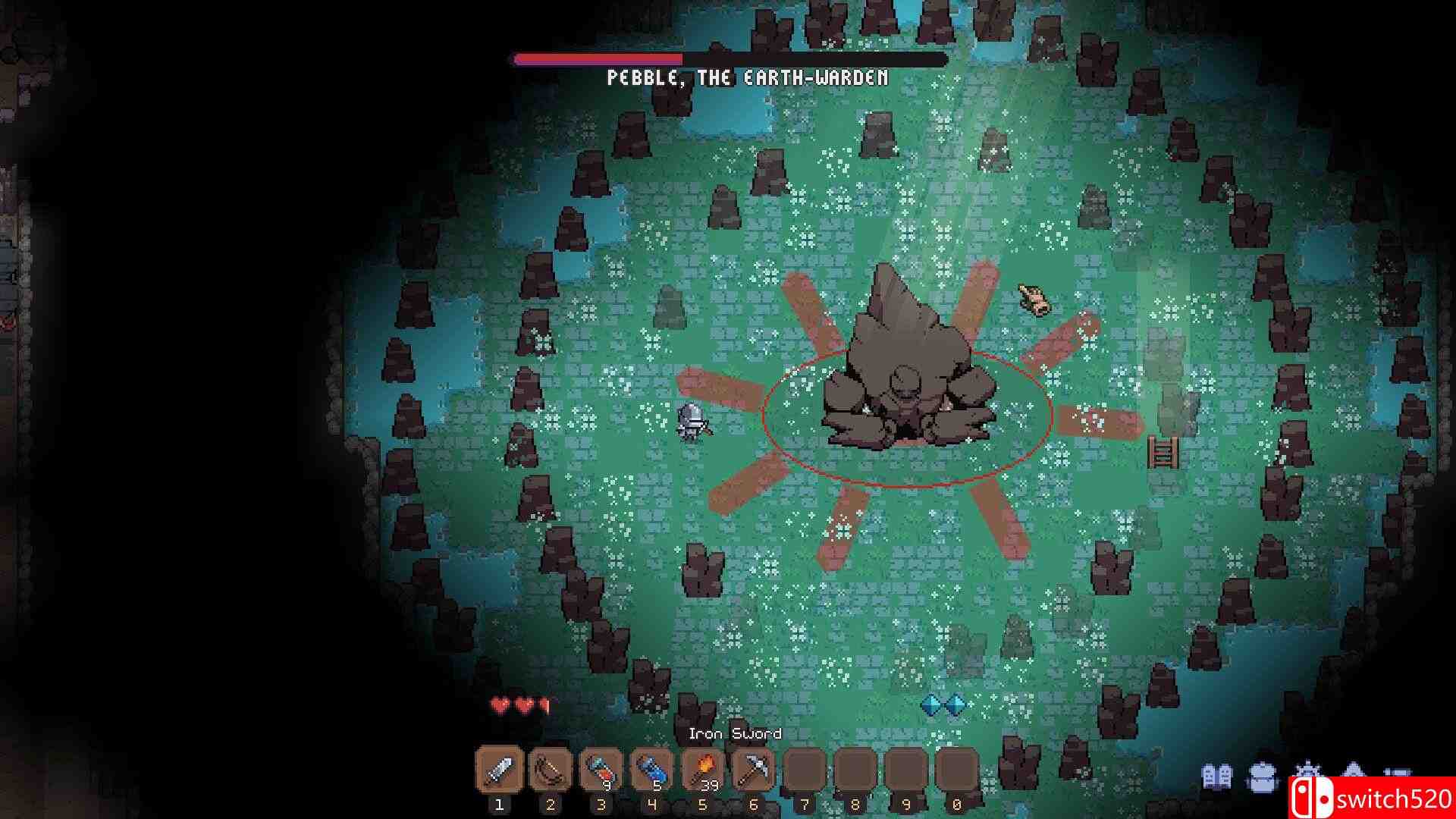
Task: Open the journal book icon
Action: click(x=1217, y=777)
